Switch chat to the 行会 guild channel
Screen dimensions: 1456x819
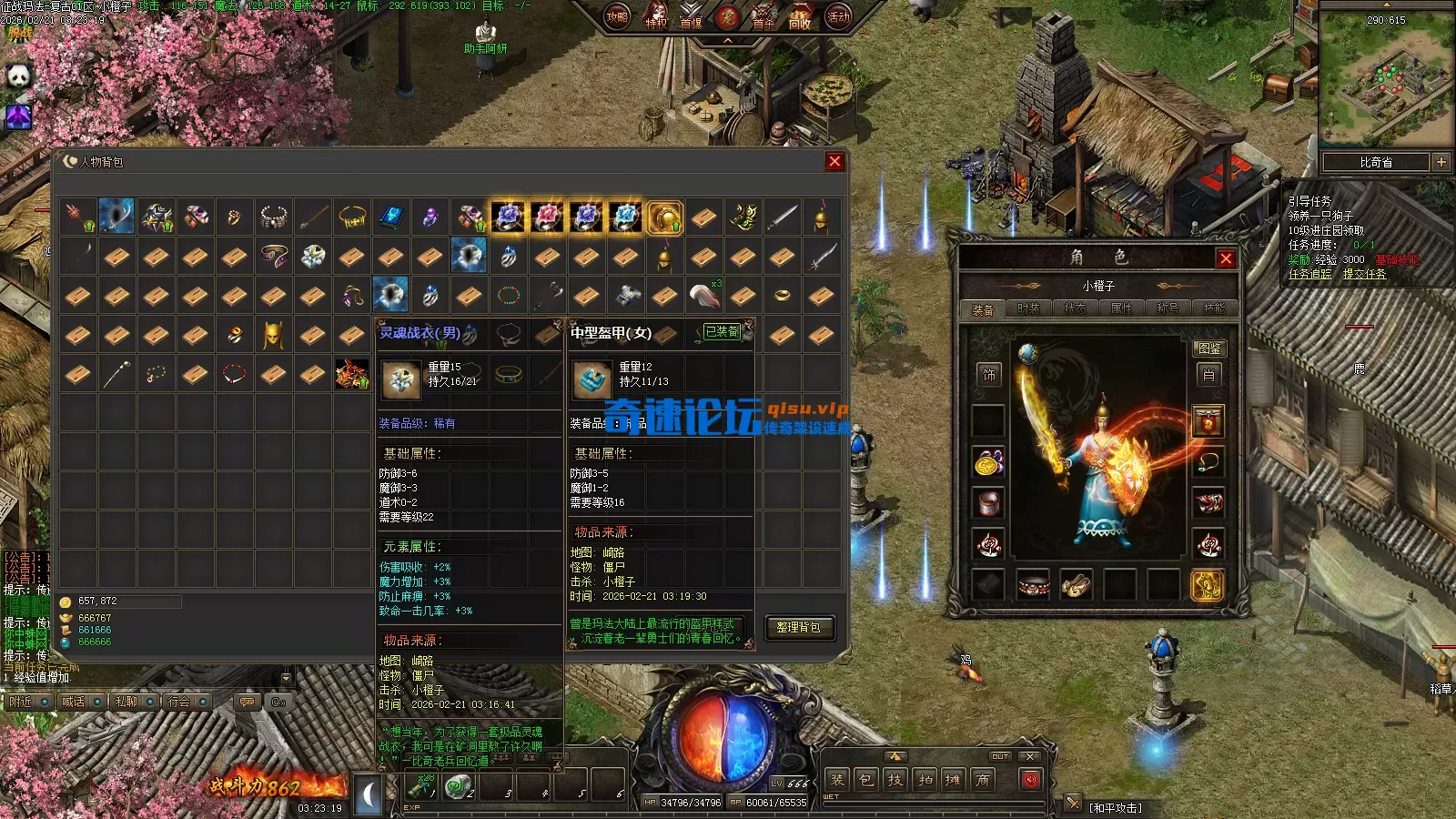pos(179,702)
